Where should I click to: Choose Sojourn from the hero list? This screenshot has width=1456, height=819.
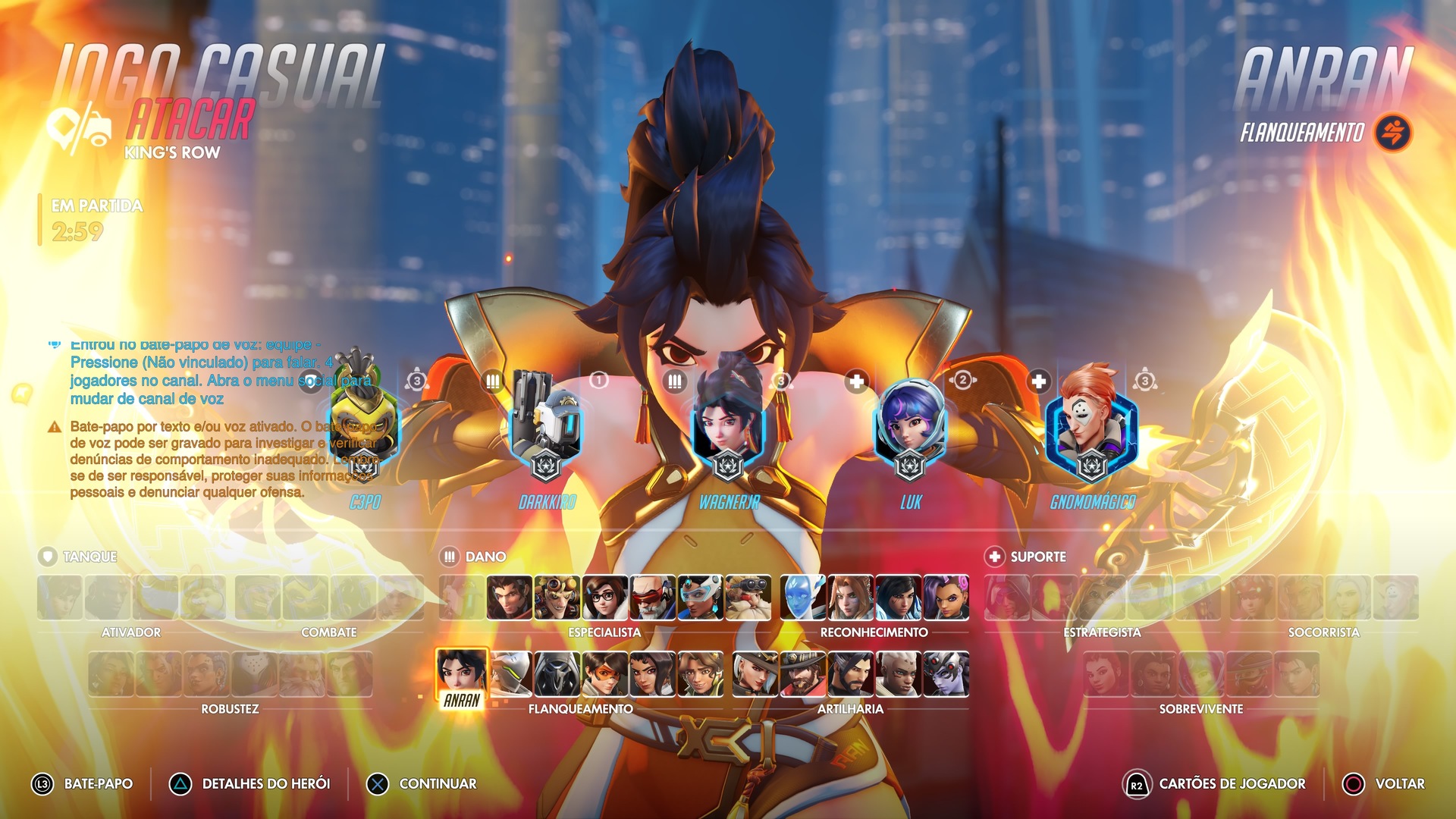899,673
